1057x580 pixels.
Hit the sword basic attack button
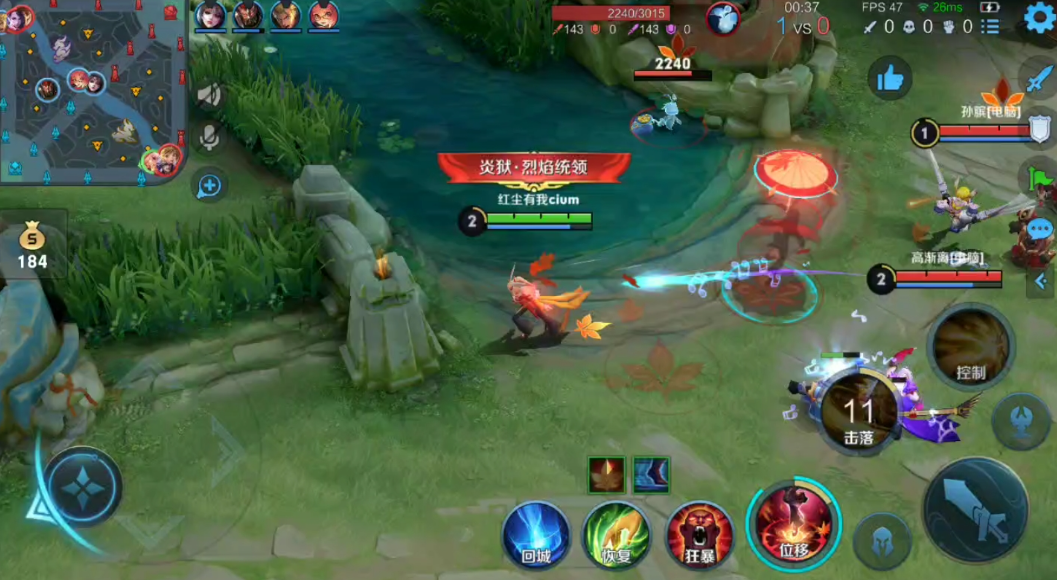(x=975, y=510)
